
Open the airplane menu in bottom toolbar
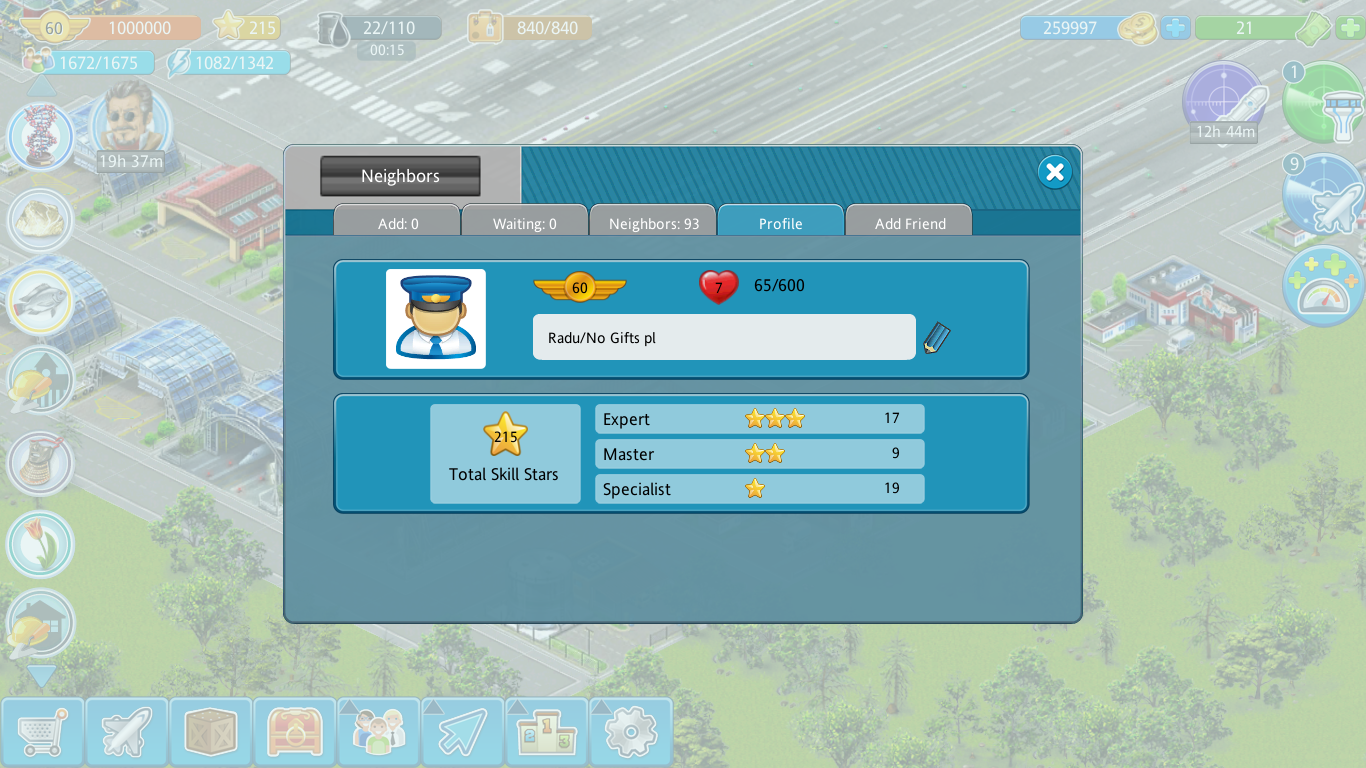(126, 733)
